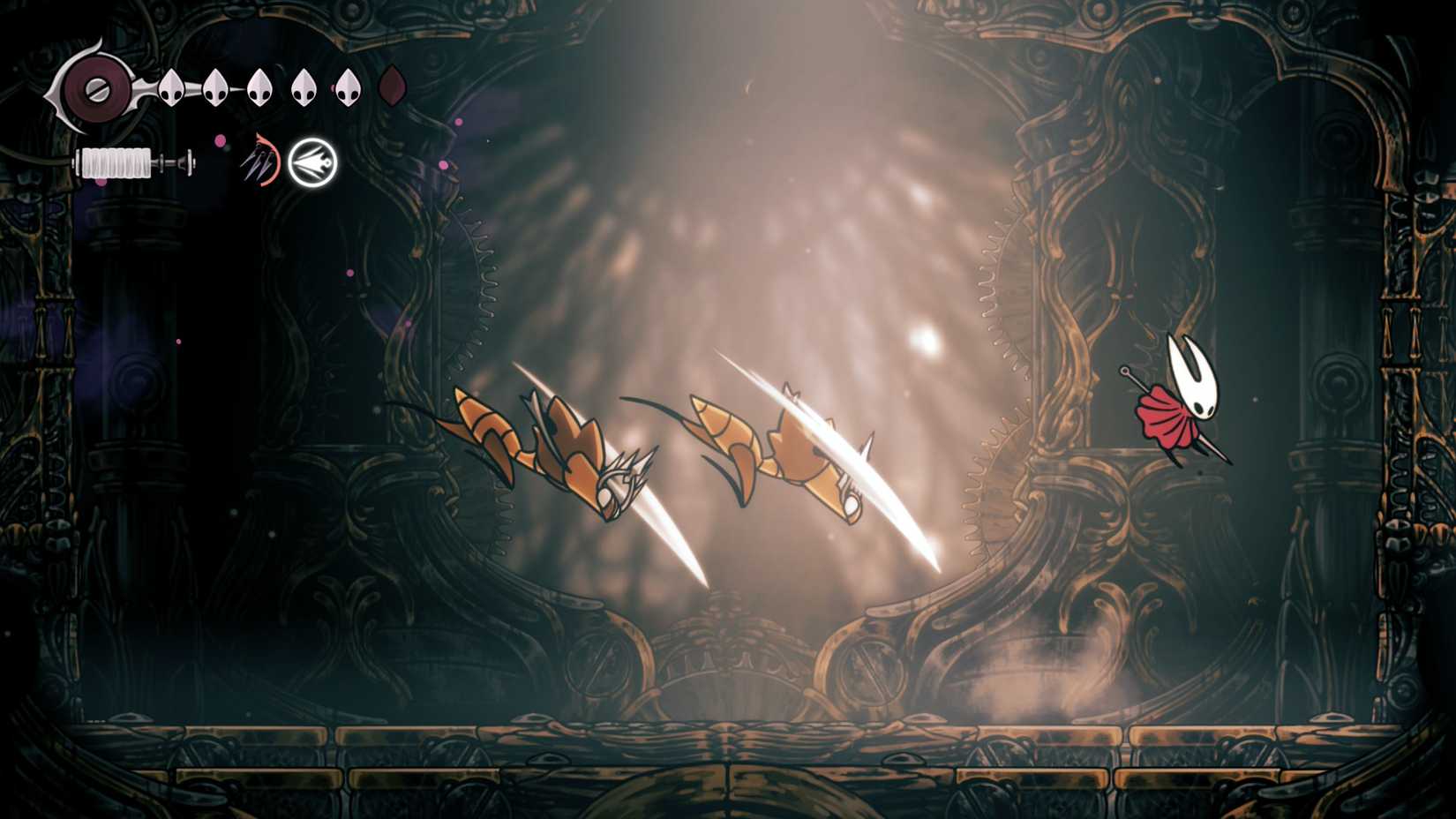Click the glowing circular skill tool icon
Viewport: 1456px width, 819px height.
[x=312, y=162]
